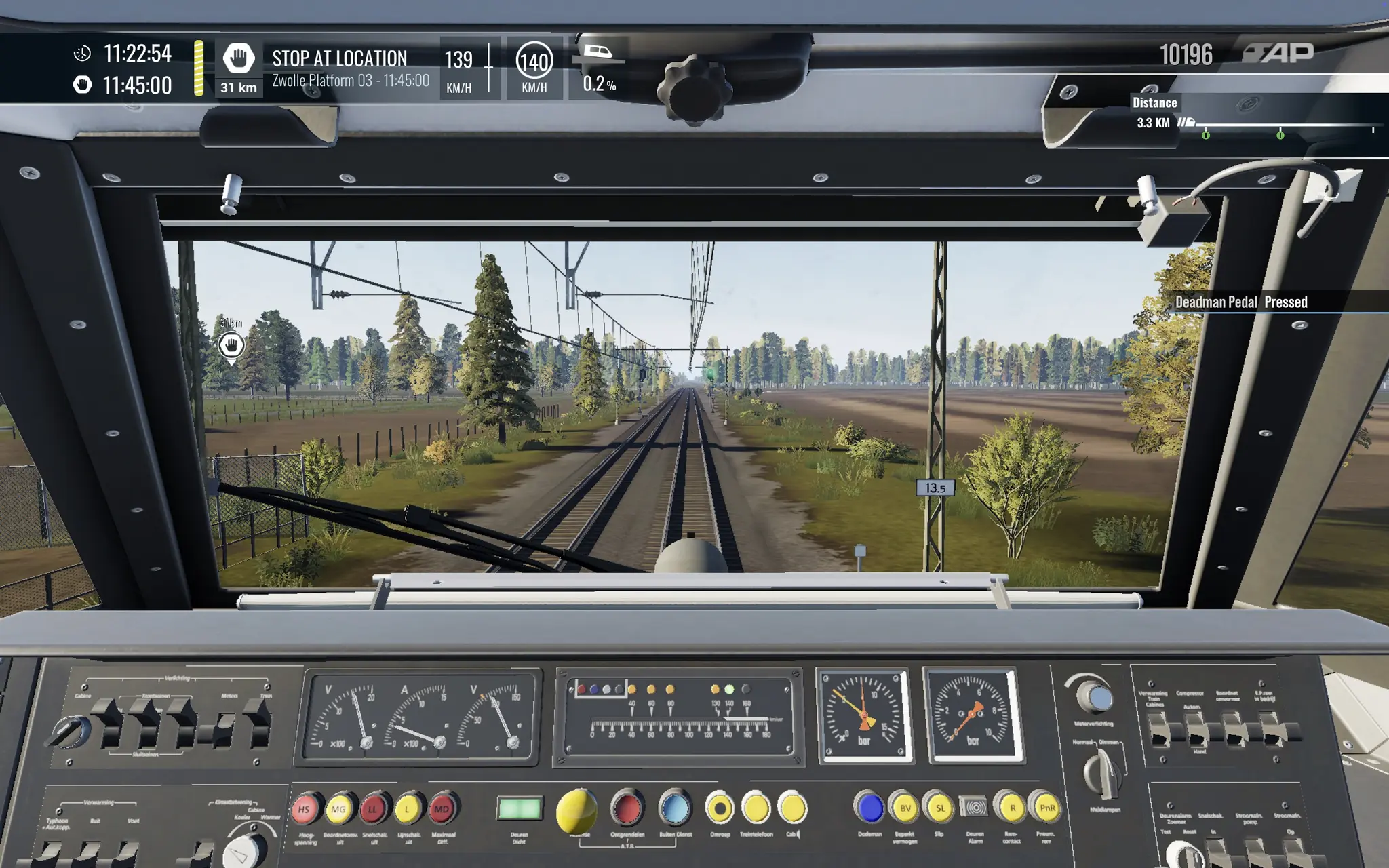Viewport: 1389px width, 868px height.
Task: Push the blue Buiten Dienst button
Action: pyautogui.click(x=675, y=808)
